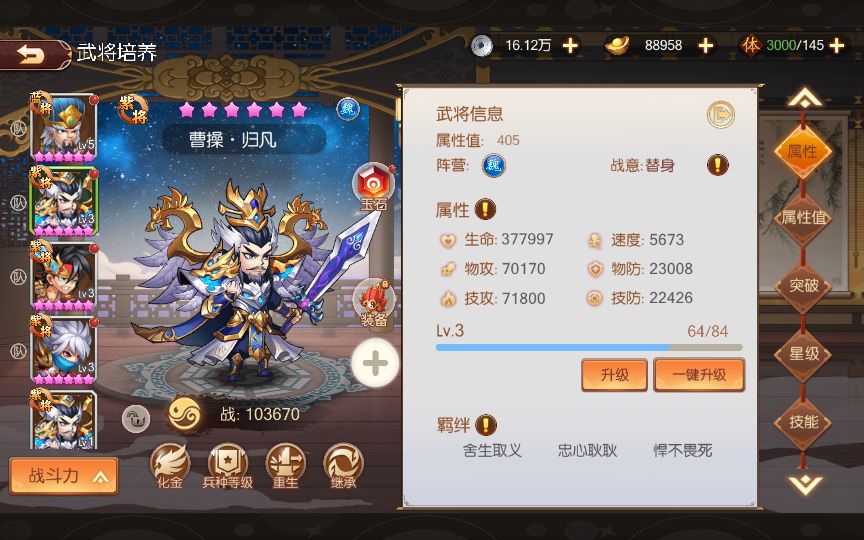Activate the 化金 icon
This screenshot has height=540, width=864.
[x=169, y=466]
